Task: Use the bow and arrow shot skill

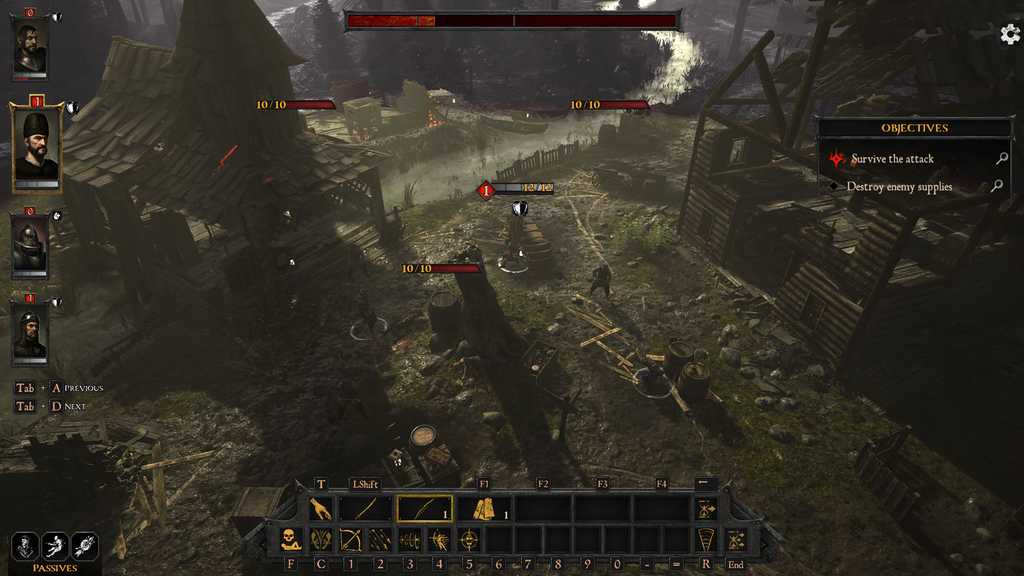Action: tap(351, 540)
